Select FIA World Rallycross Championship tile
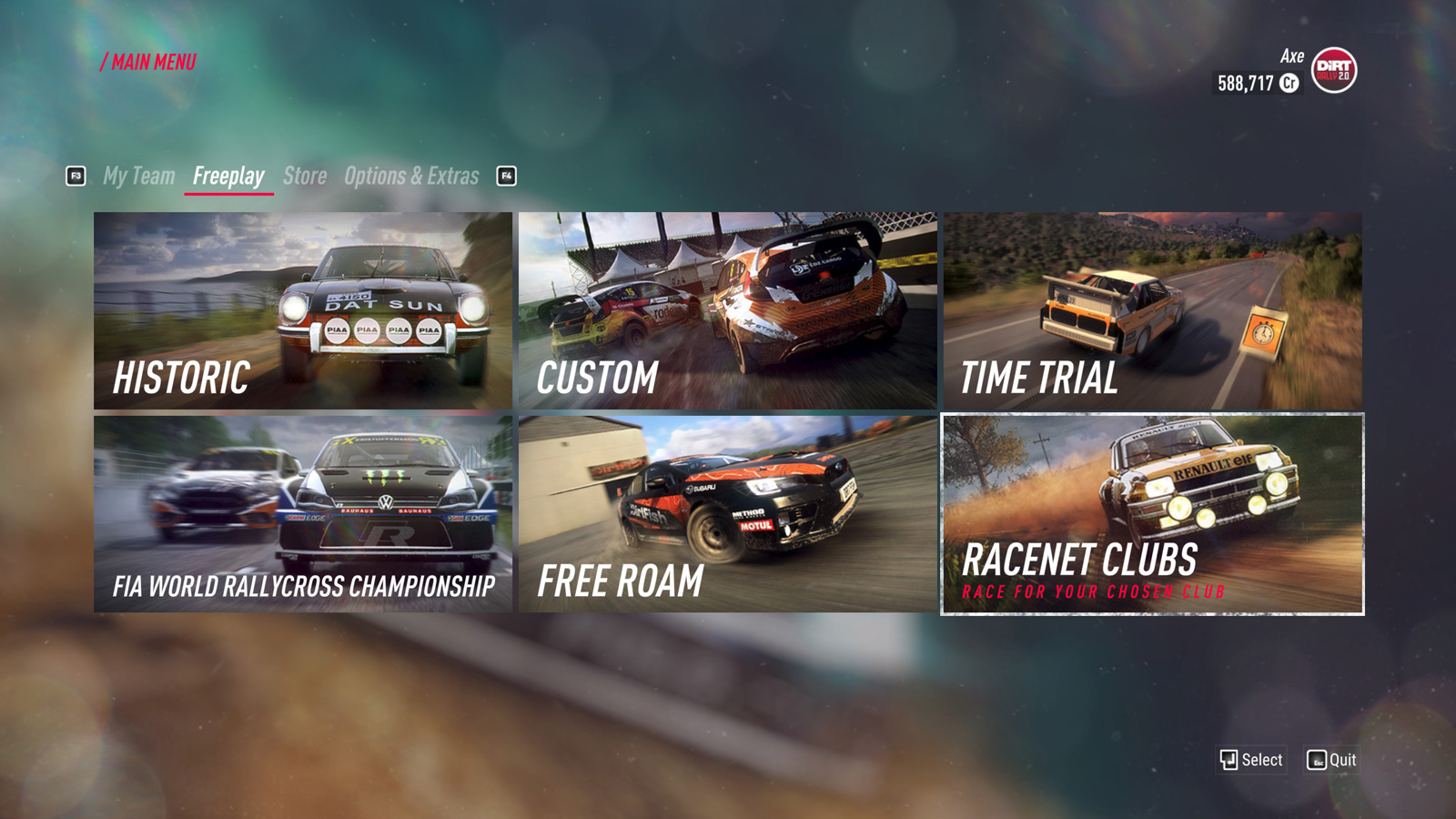The width and height of the screenshot is (1456, 819). pyautogui.click(x=303, y=514)
